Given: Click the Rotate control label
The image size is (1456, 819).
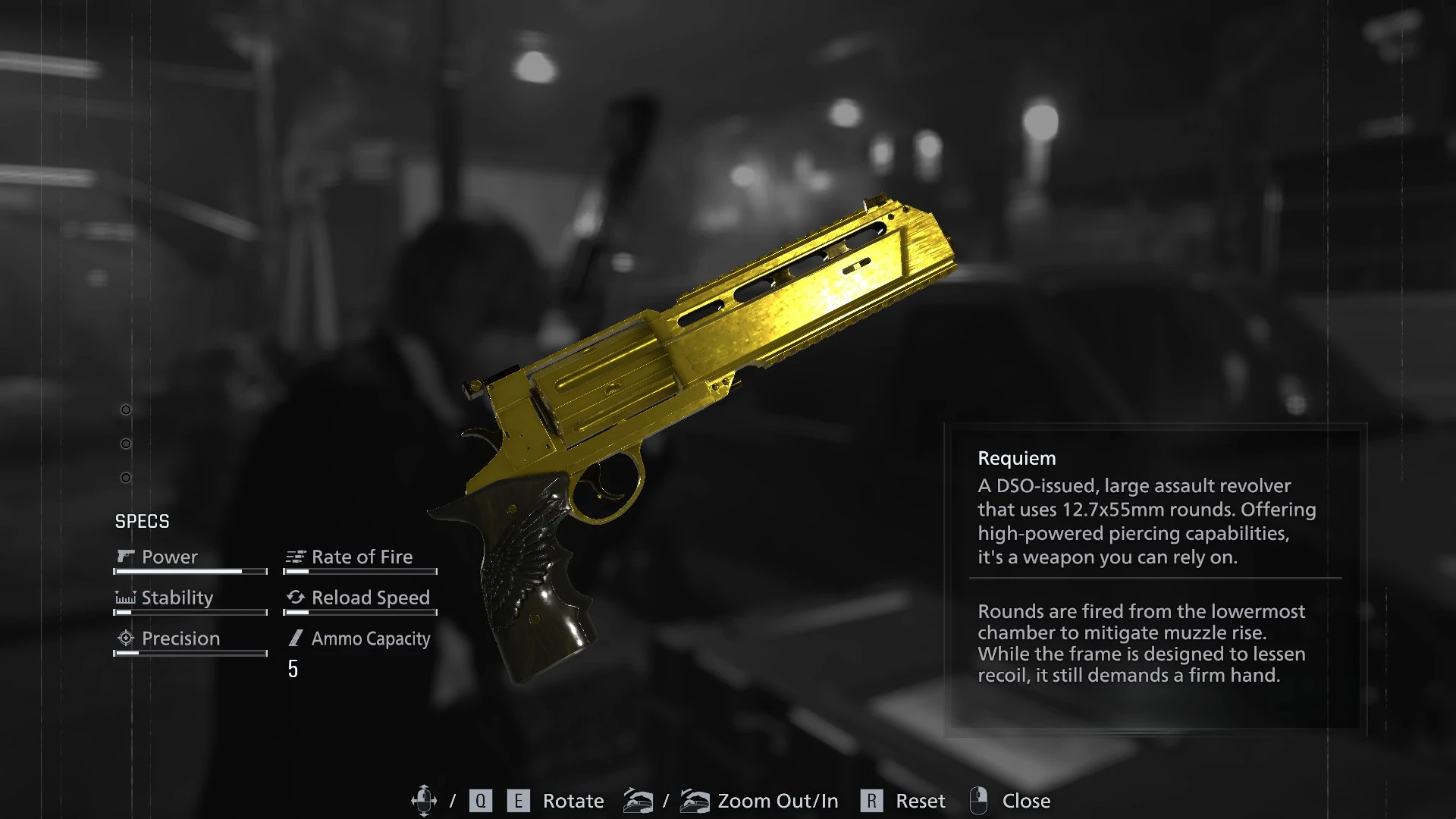Looking at the screenshot, I should tap(573, 801).
